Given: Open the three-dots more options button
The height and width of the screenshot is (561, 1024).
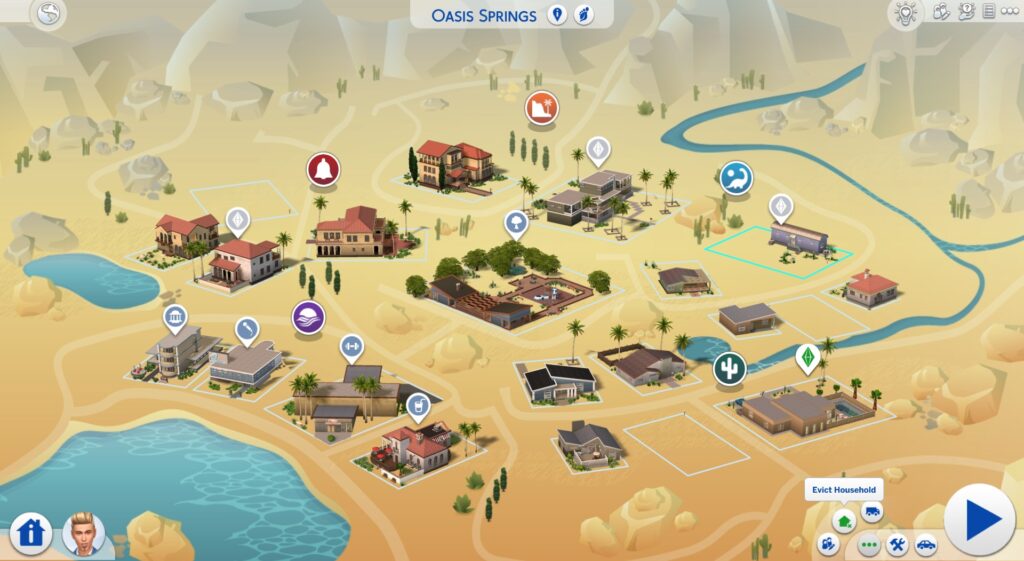Looking at the screenshot, I should 869,546.
